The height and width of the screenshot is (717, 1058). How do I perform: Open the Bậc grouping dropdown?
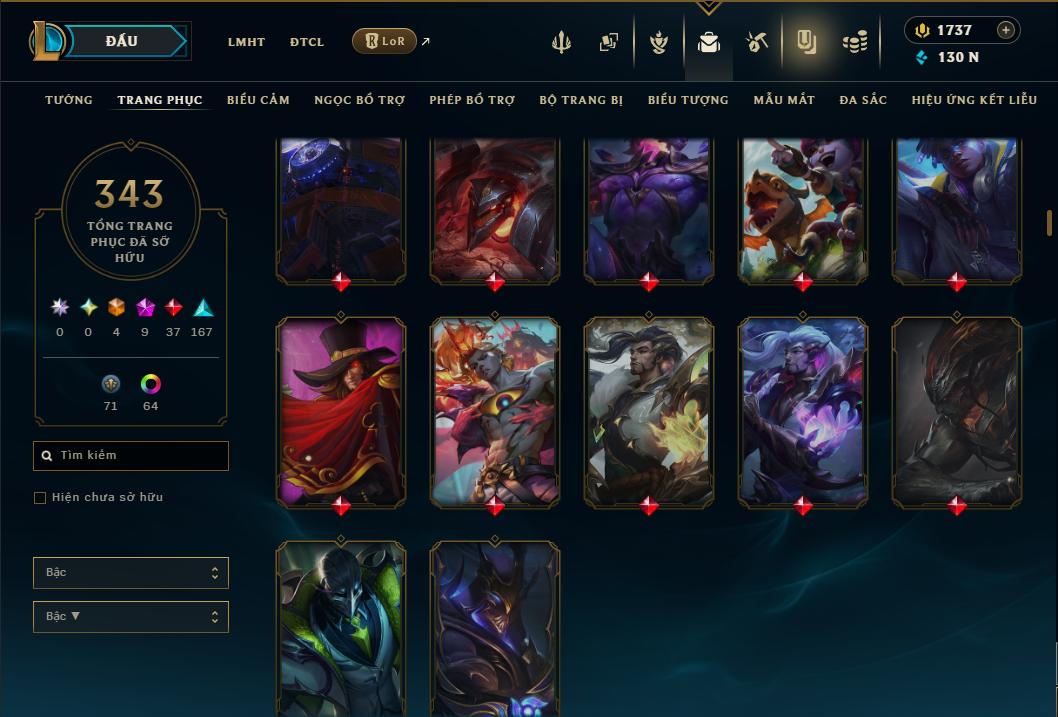[131, 573]
